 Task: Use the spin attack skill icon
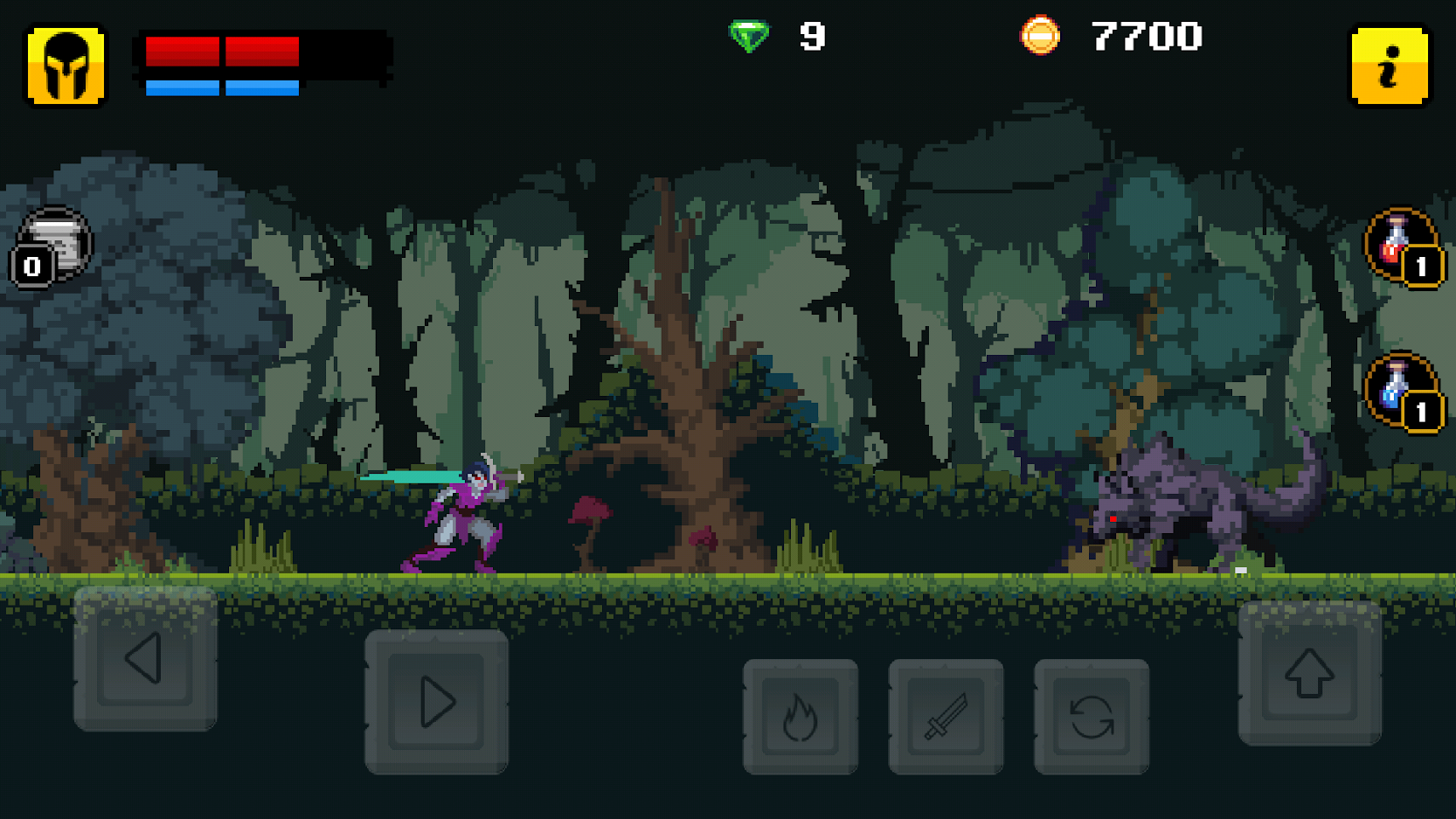[x=1091, y=717]
